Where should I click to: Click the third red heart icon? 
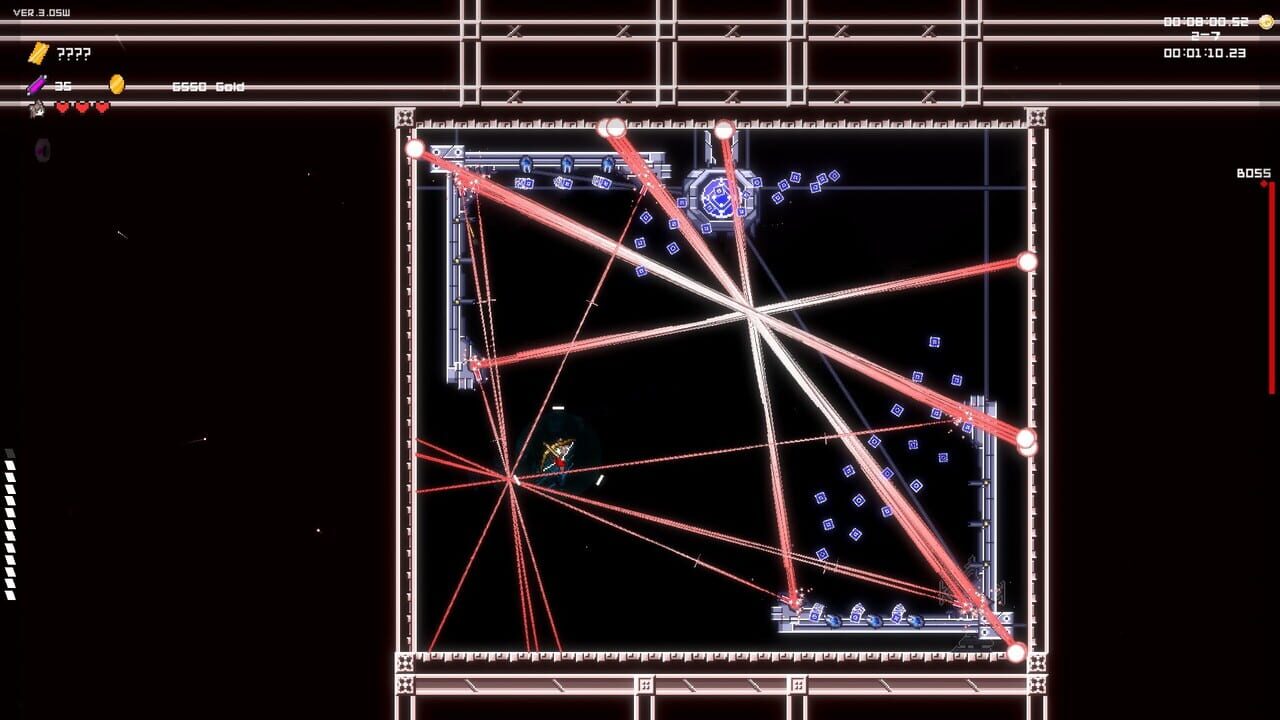[x=101, y=106]
